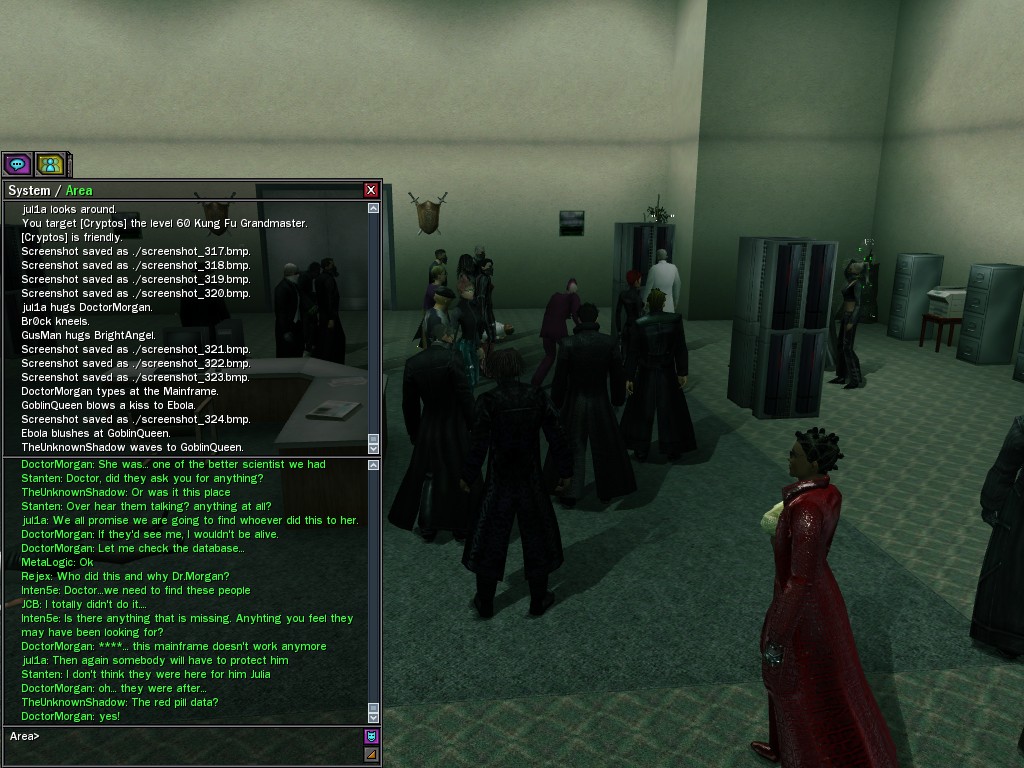This screenshot has height=768, width=1024.
Task: Click the orange triangle resize chat icon
Action: [371, 754]
